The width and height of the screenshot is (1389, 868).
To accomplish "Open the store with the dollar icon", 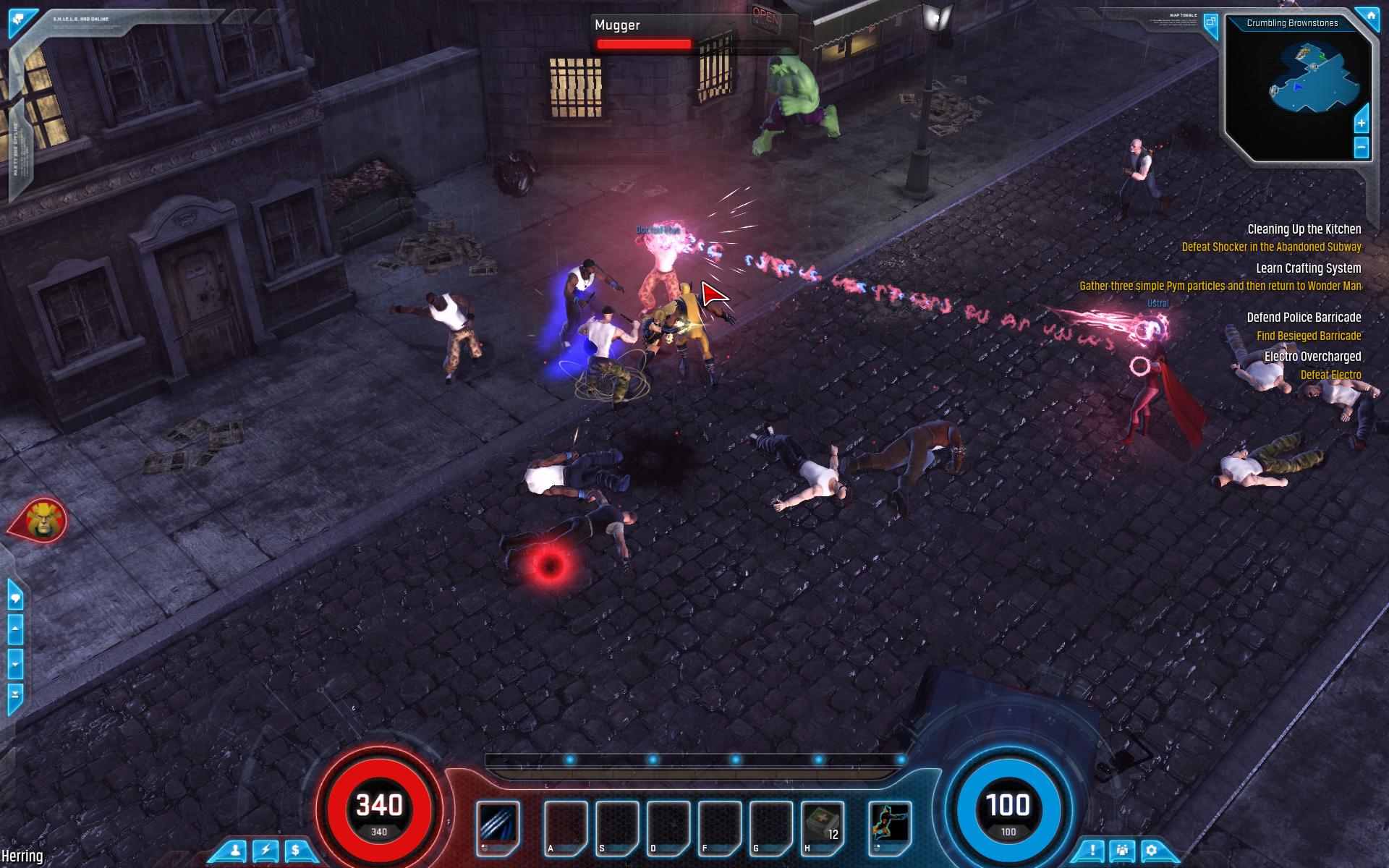I will 296,851.
